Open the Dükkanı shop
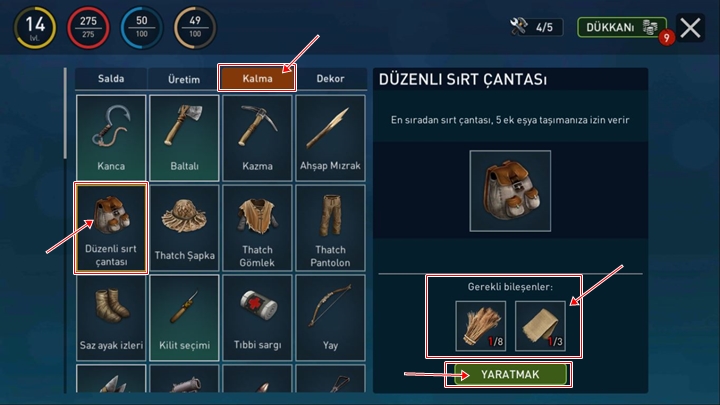 622,27
